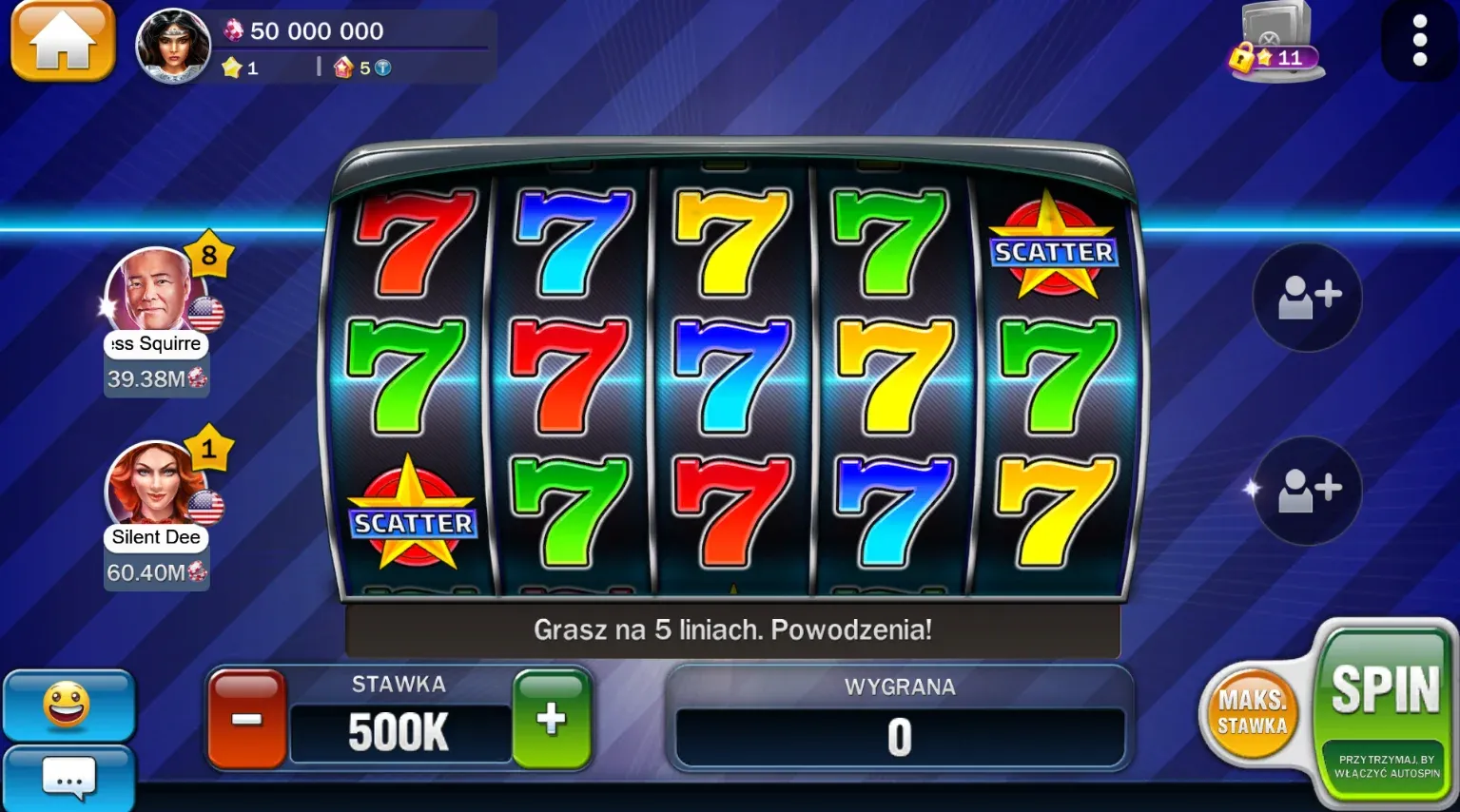
Task: Open the chat bubble icon
Action: [x=68, y=780]
